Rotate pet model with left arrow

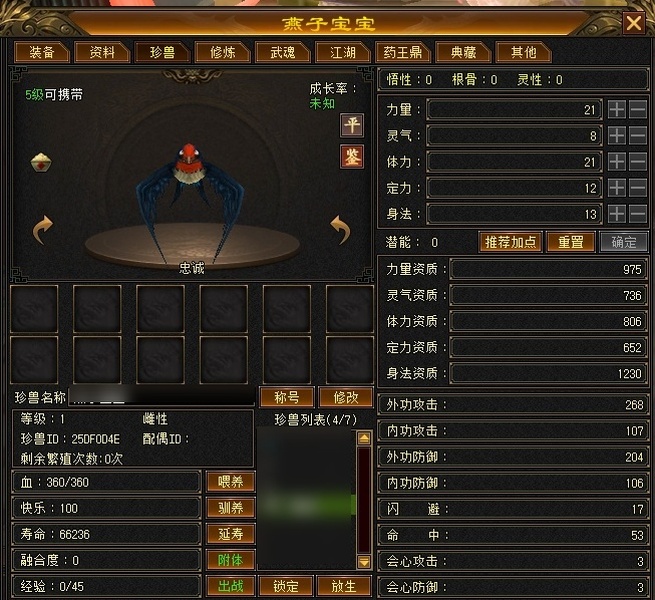coord(42,231)
